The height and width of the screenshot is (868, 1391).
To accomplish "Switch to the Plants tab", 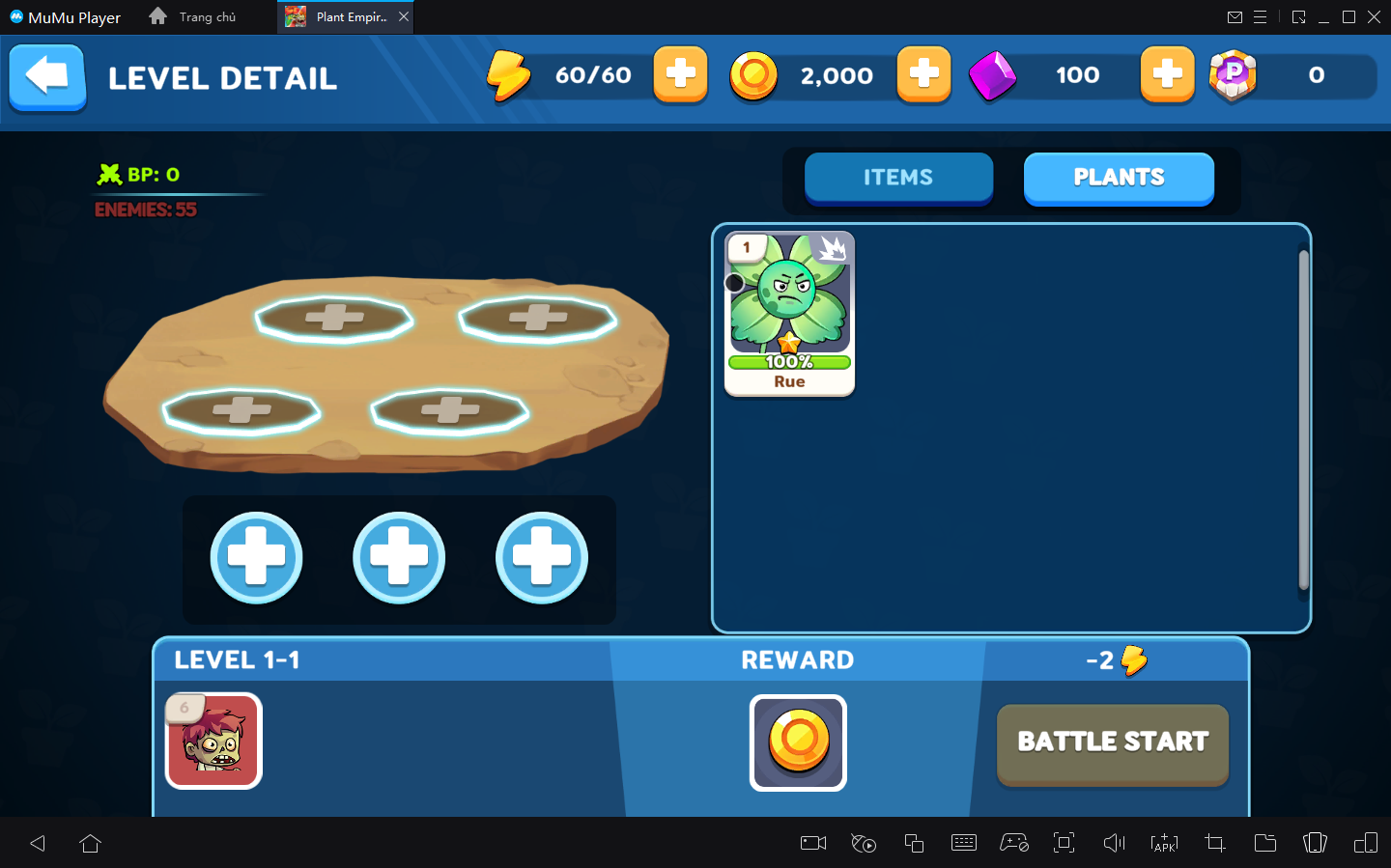I will 1119,178.
